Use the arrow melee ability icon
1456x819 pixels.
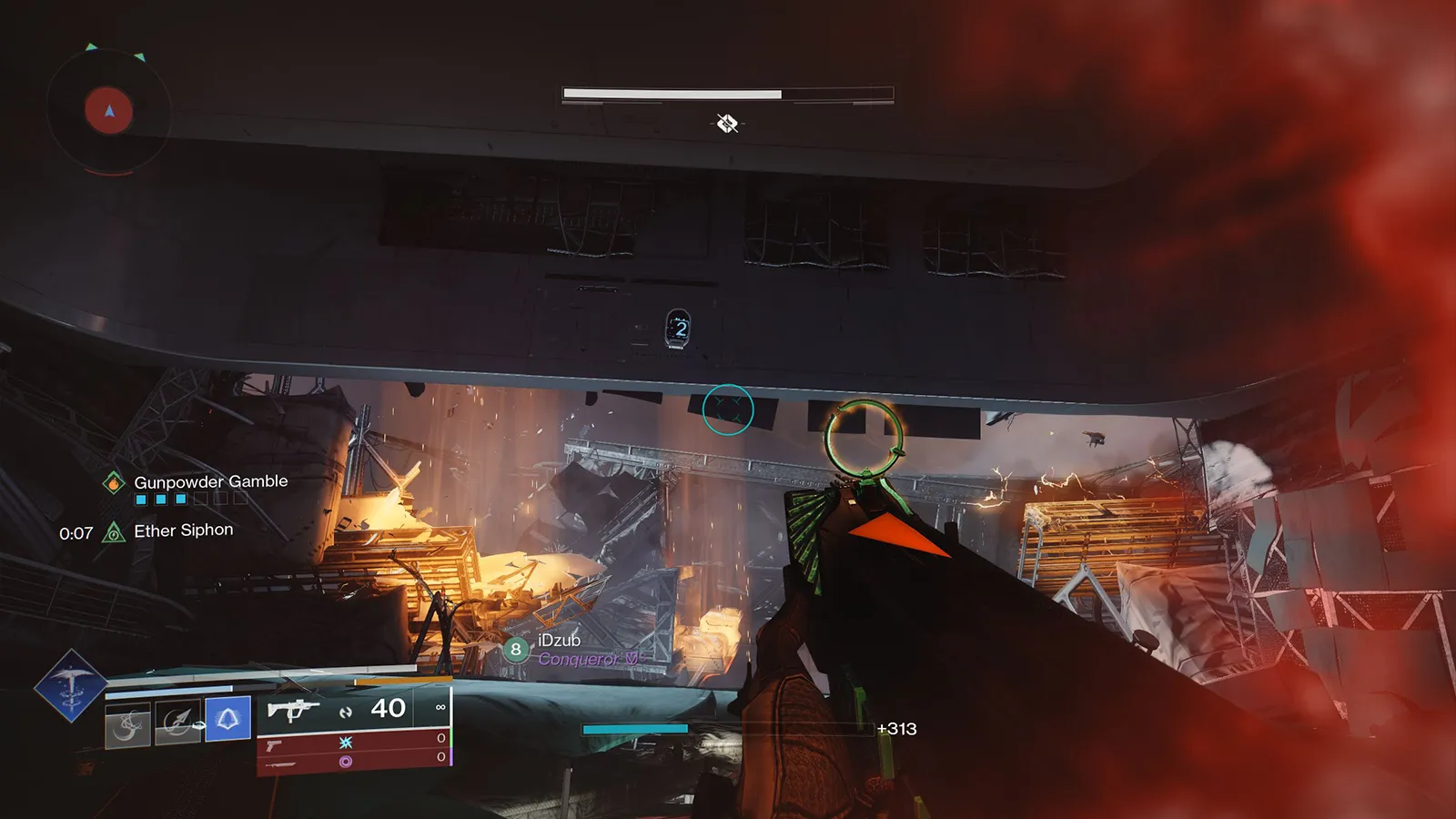pyautogui.click(x=177, y=723)
